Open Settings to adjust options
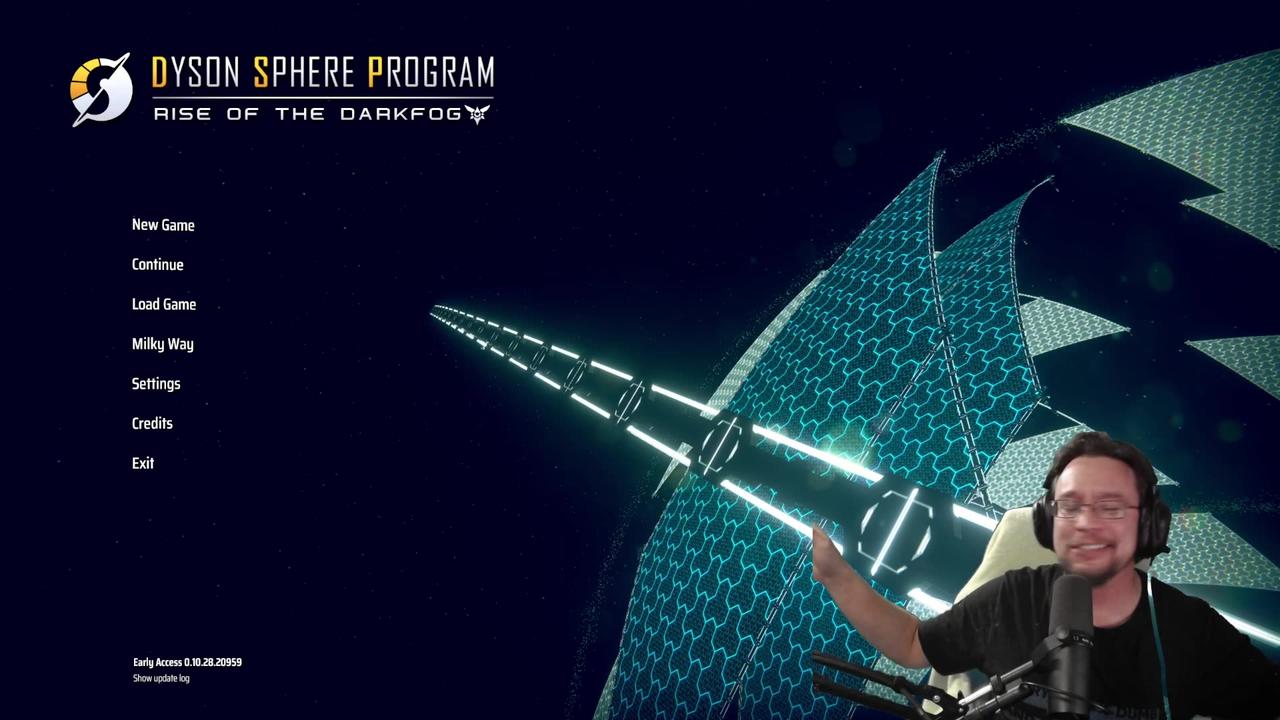The image size is (1280, 720). pos(156,384)
